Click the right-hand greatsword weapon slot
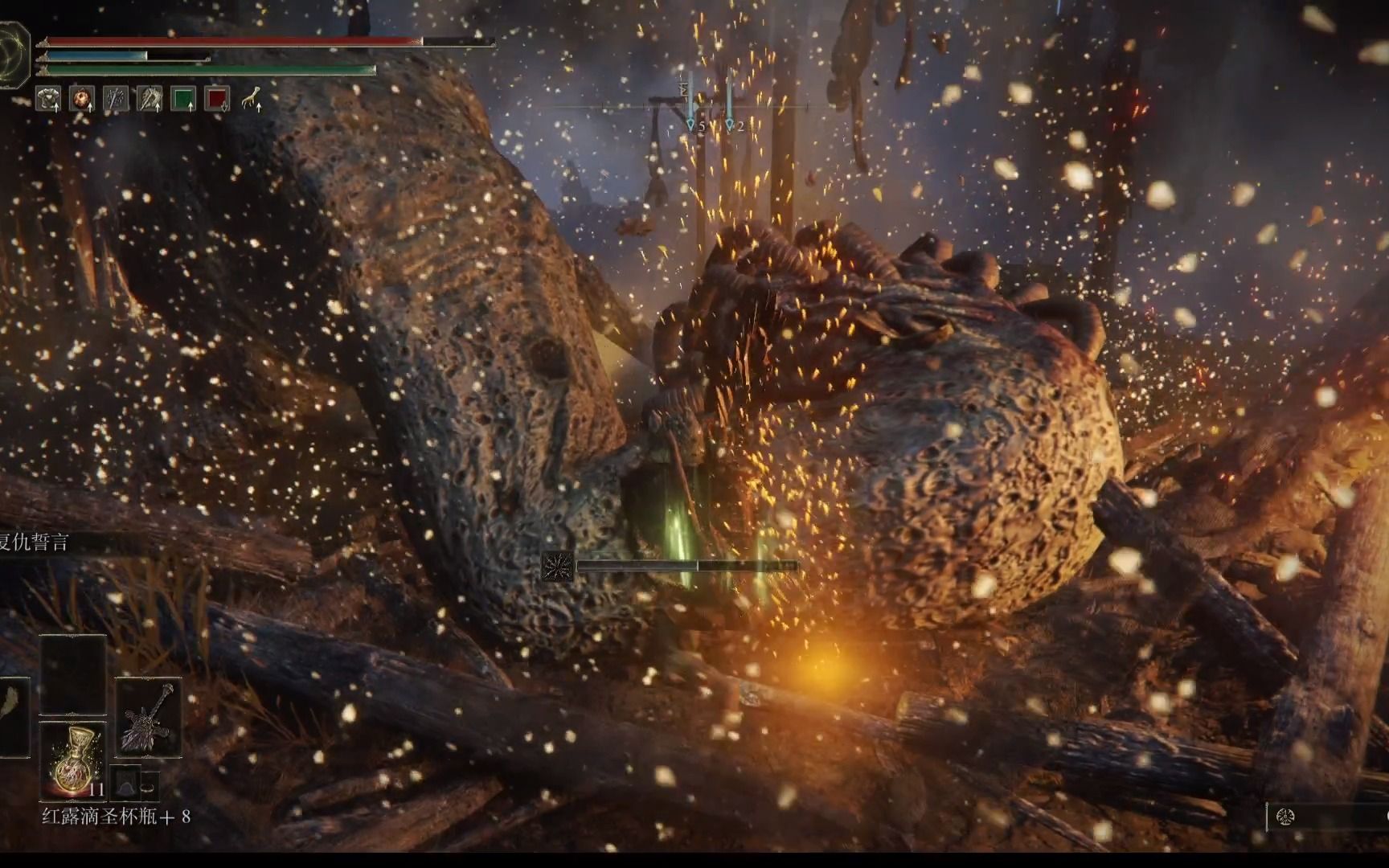Viewport: 1389px width, 868px height. pos(148,718)
